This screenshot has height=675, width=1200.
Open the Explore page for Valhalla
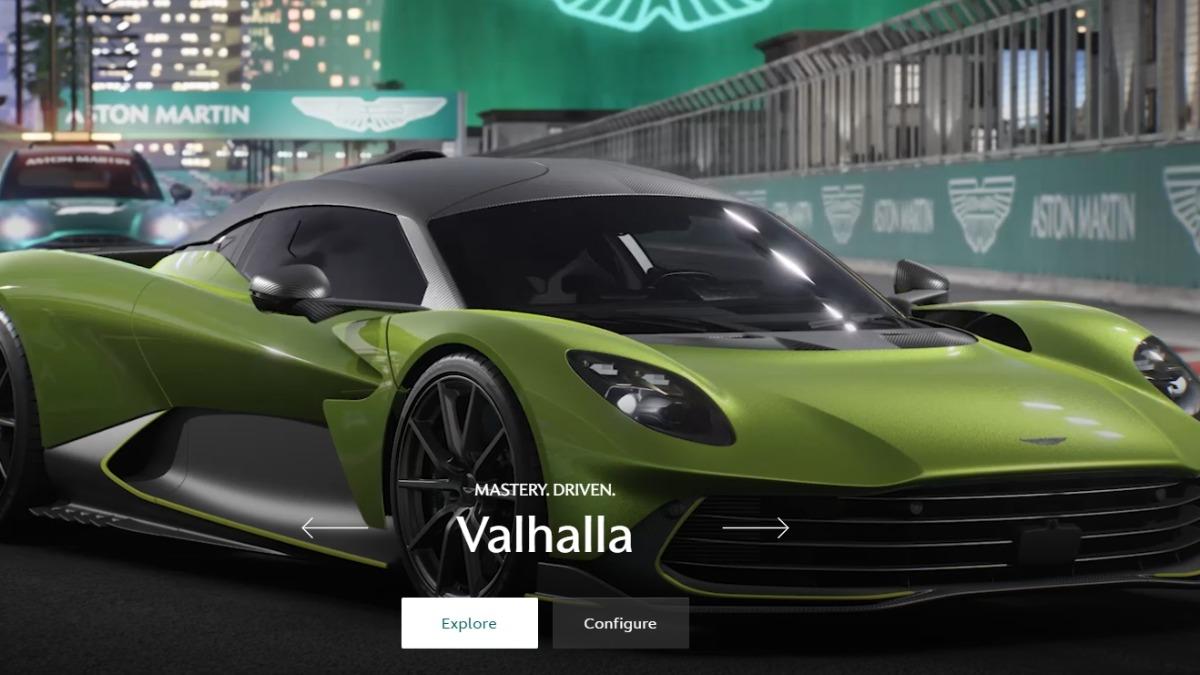(469, 623)
